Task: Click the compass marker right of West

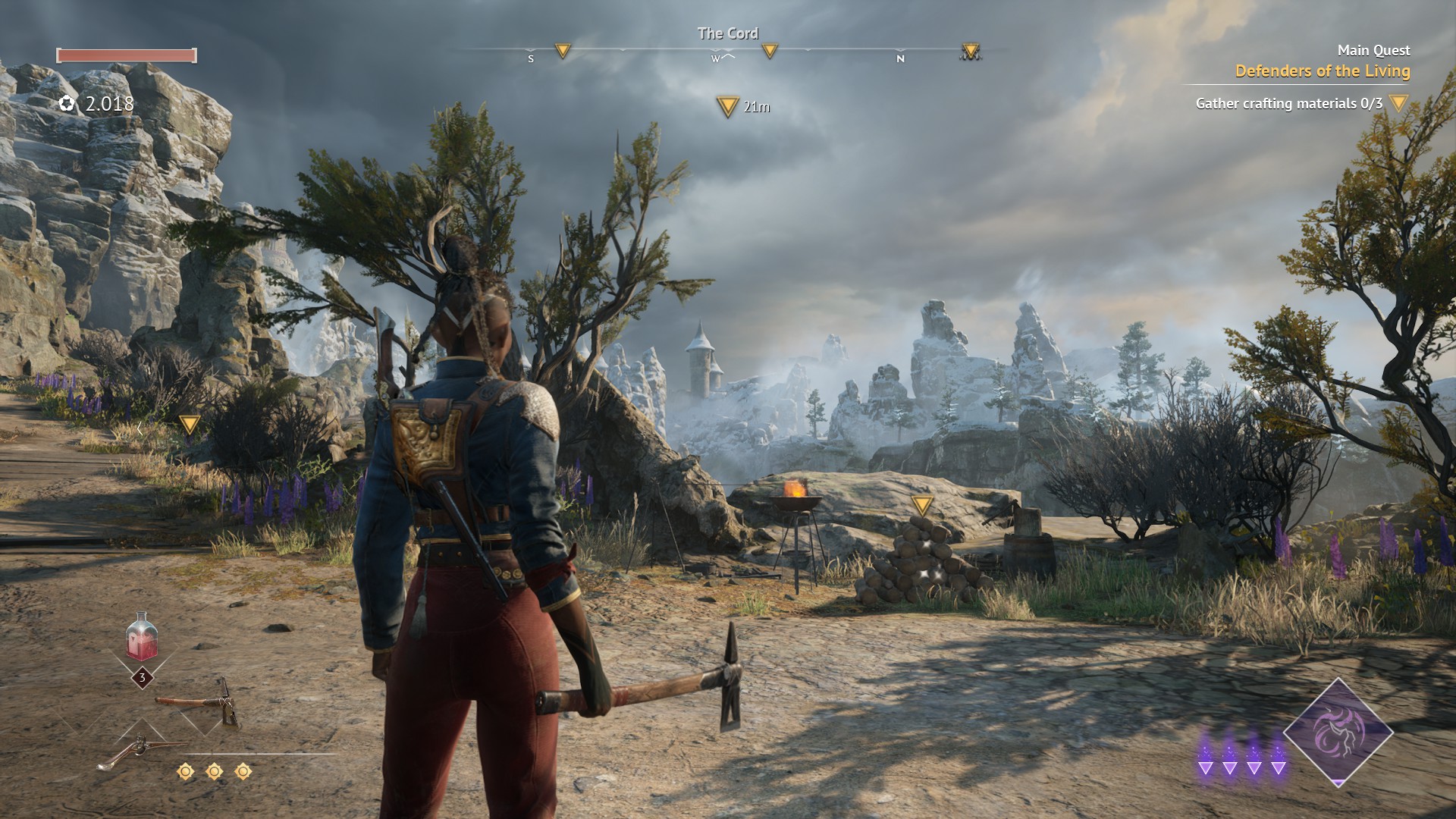Action: (x=770, y=51)
